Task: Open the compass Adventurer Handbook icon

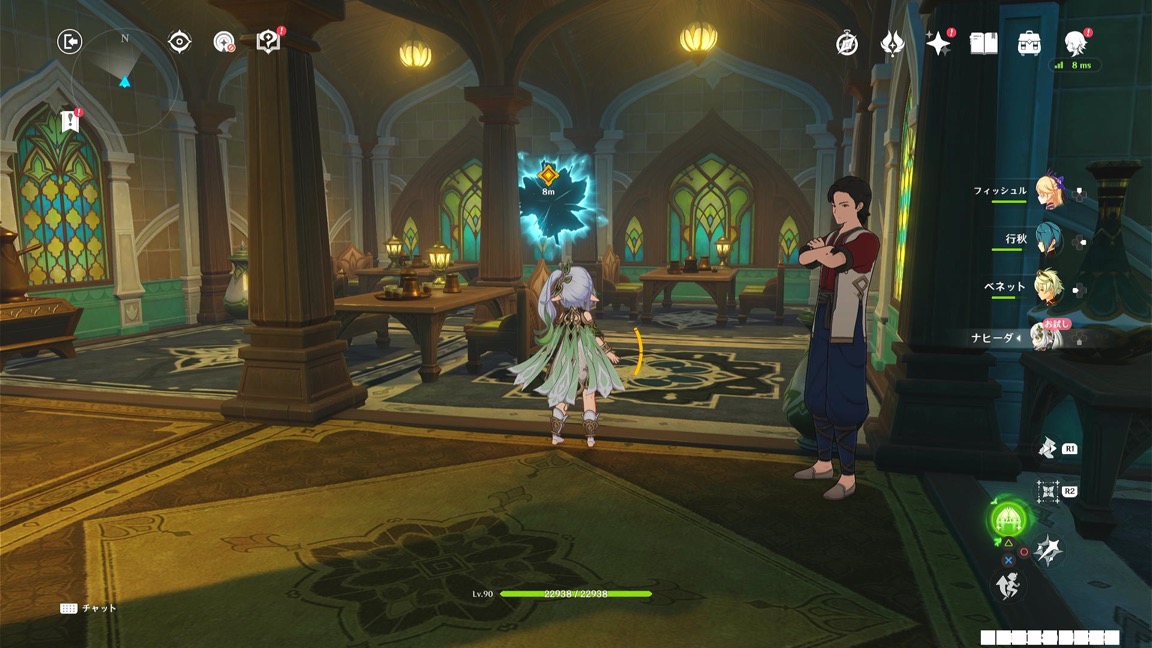Action: click(847, 43)
